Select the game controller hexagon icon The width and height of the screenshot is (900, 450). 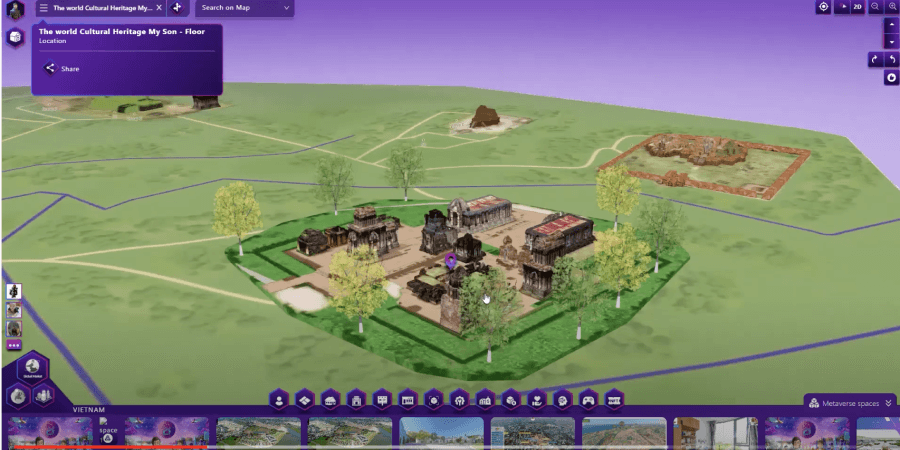[x=589, y=399]
